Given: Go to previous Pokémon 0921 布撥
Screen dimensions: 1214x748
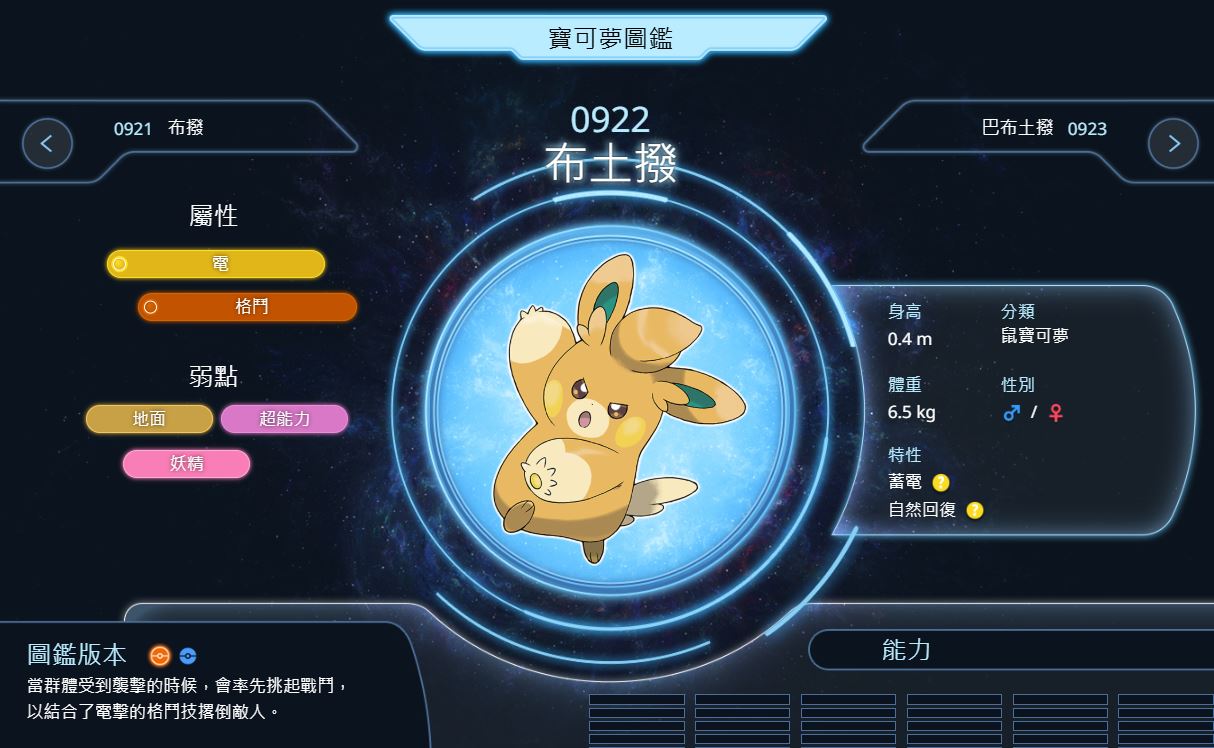Looking at the screenshot, I should [x=47, y=143].
